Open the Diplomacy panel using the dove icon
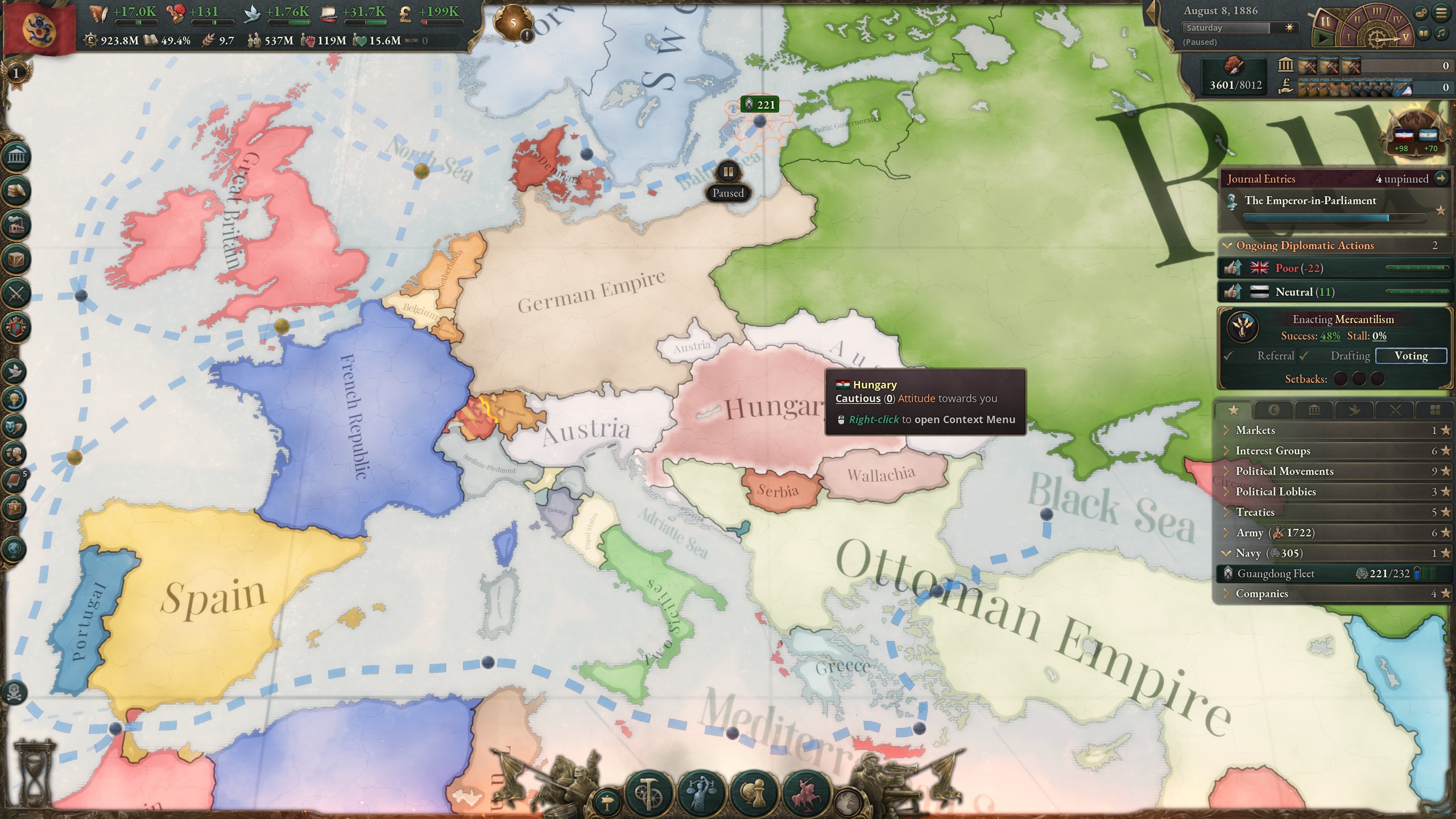 16,370
